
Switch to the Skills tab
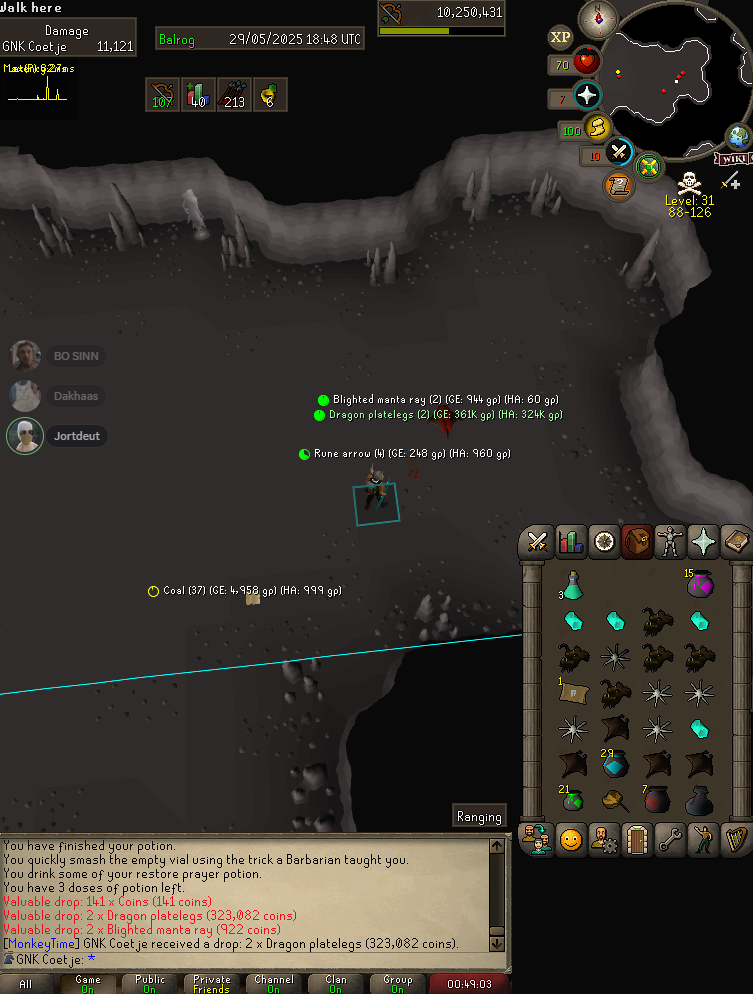pos(571,542)
